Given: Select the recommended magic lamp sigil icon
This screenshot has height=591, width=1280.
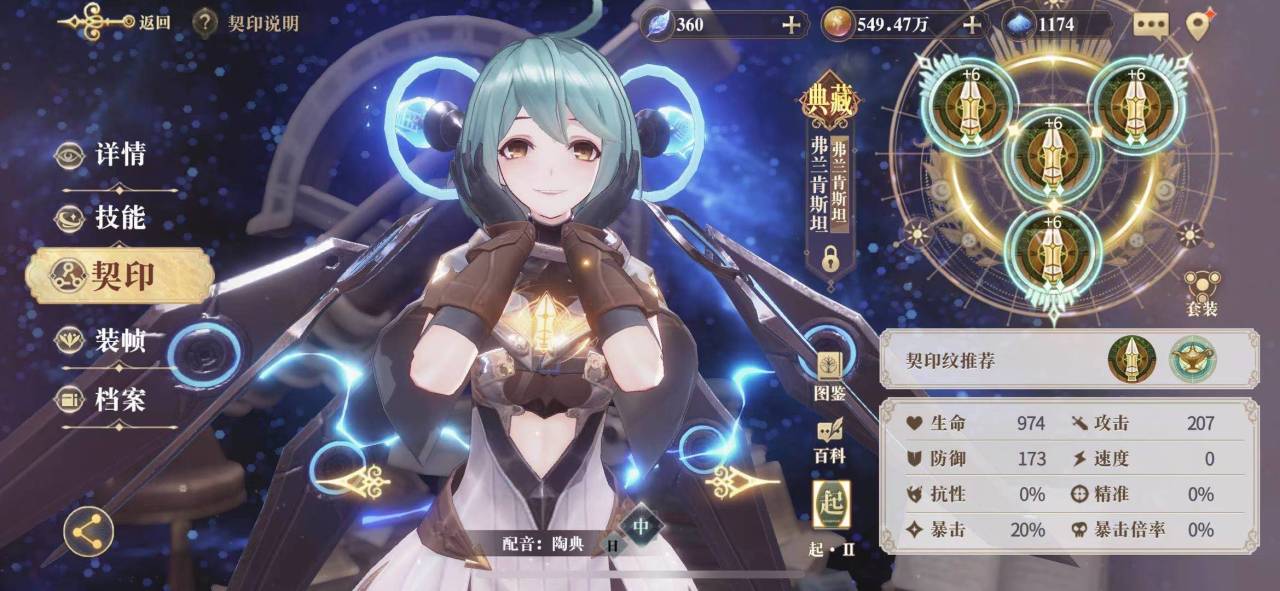Looking at the screenshot, I should point(1192,359).
